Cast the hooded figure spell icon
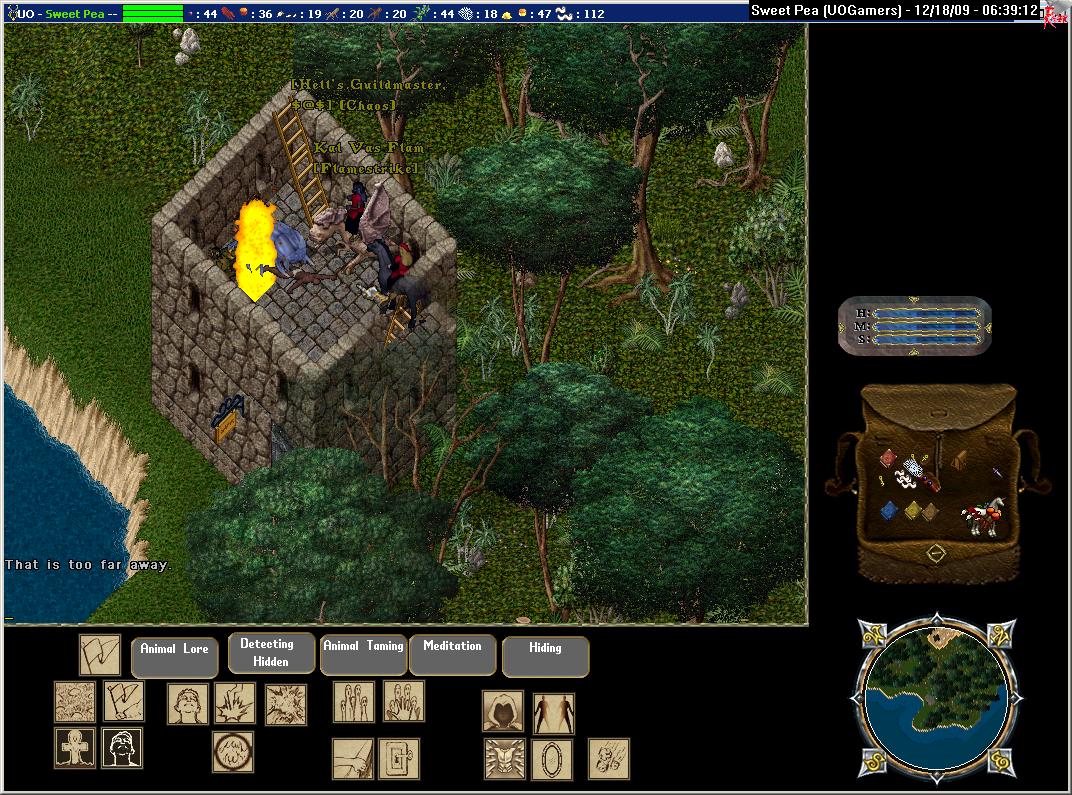Viewport: 1072px width, 795px height. 503,711
